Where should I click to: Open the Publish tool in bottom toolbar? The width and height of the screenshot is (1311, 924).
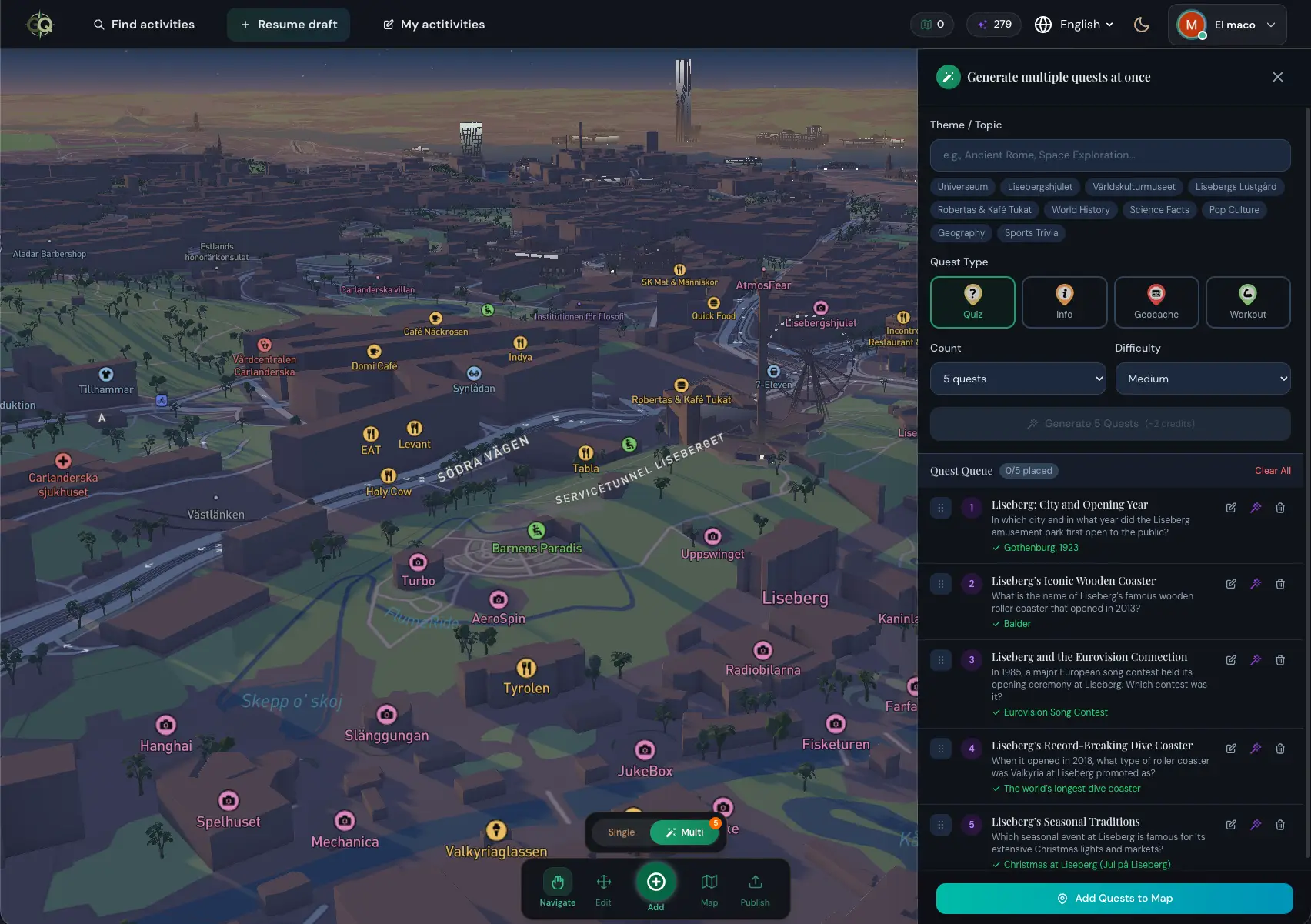pyautogui.click(x=755, y=889)
